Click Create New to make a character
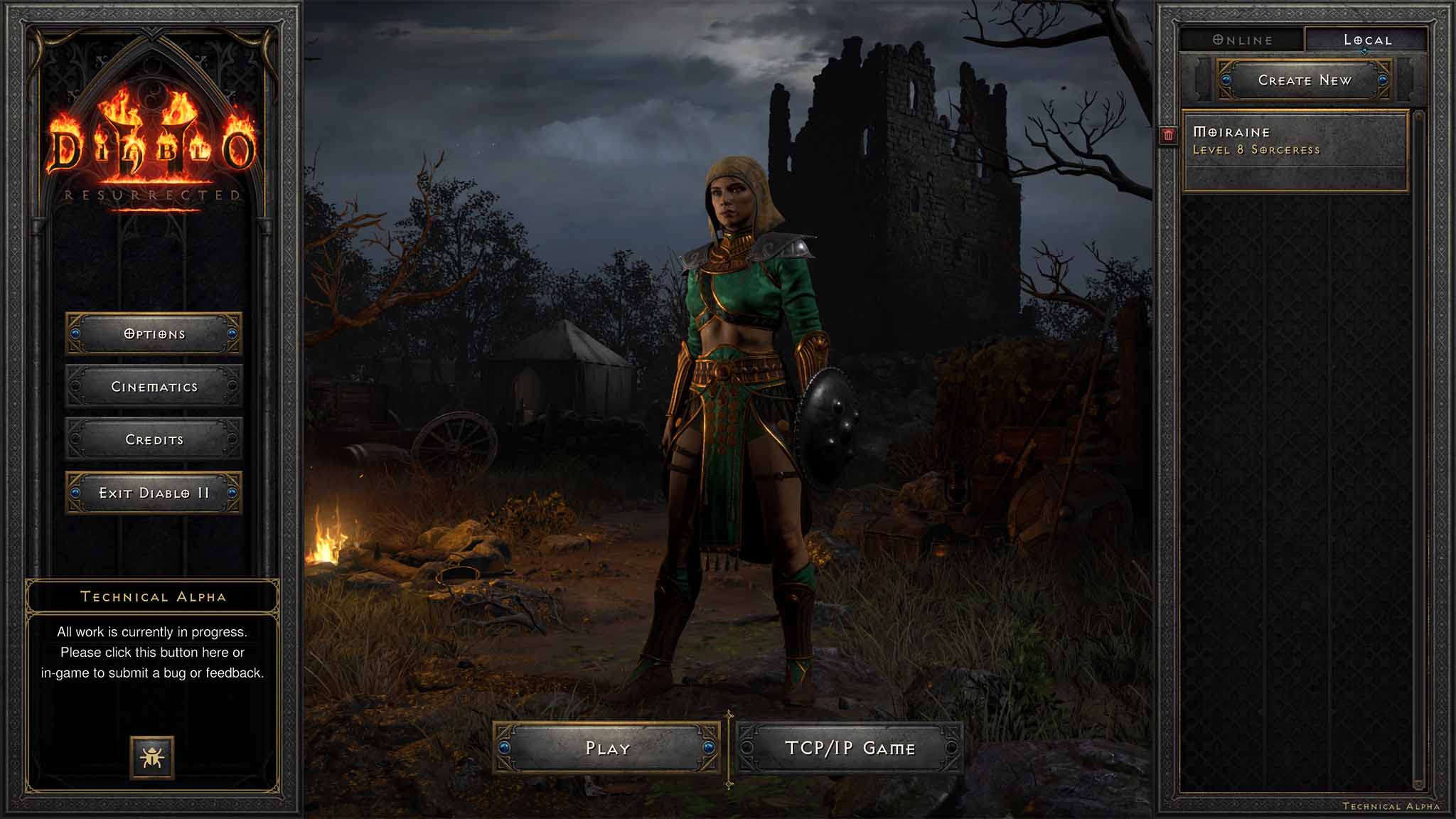 click(x=1306, y=80)
